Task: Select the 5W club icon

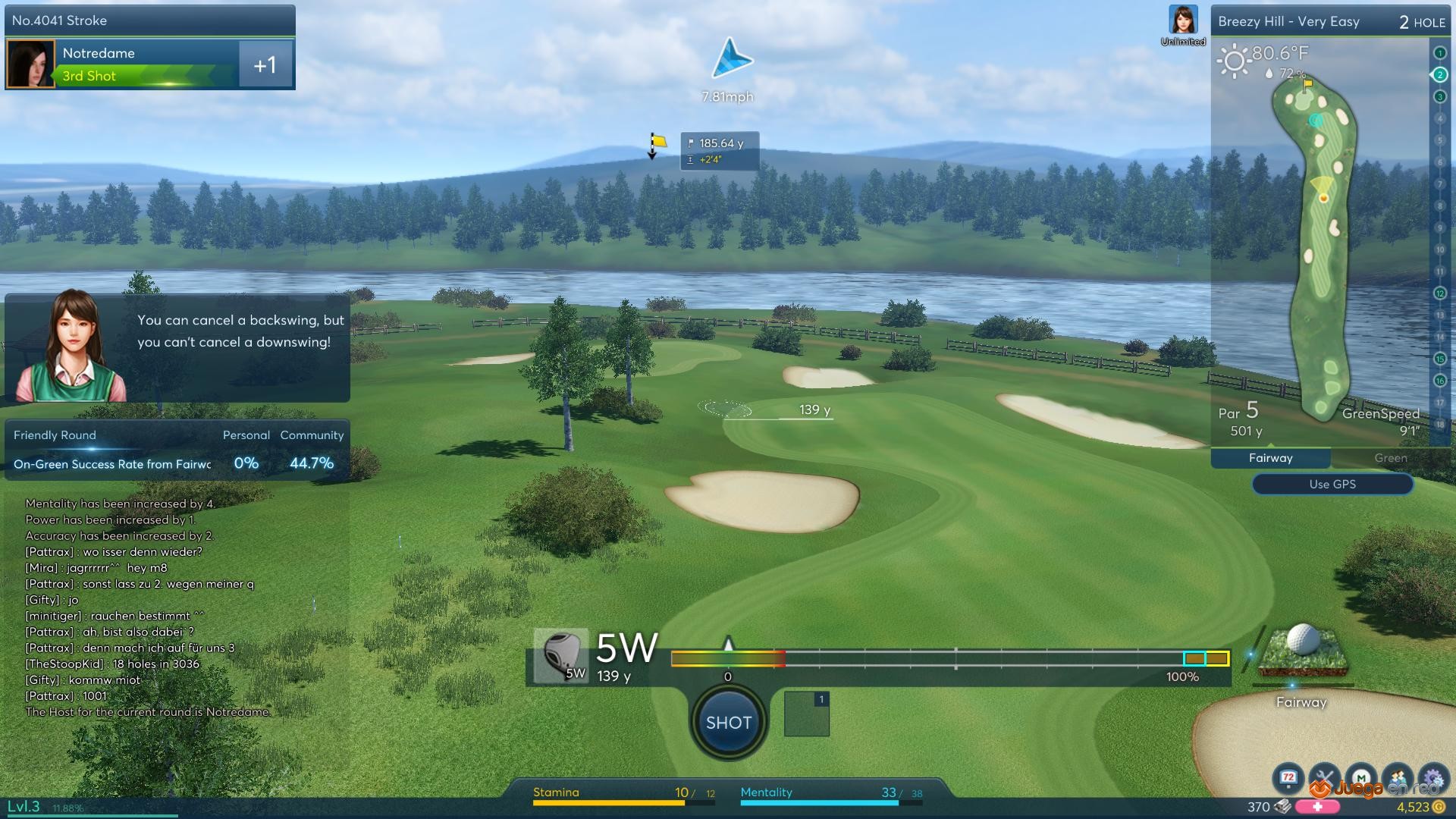Action: (561, 656)
